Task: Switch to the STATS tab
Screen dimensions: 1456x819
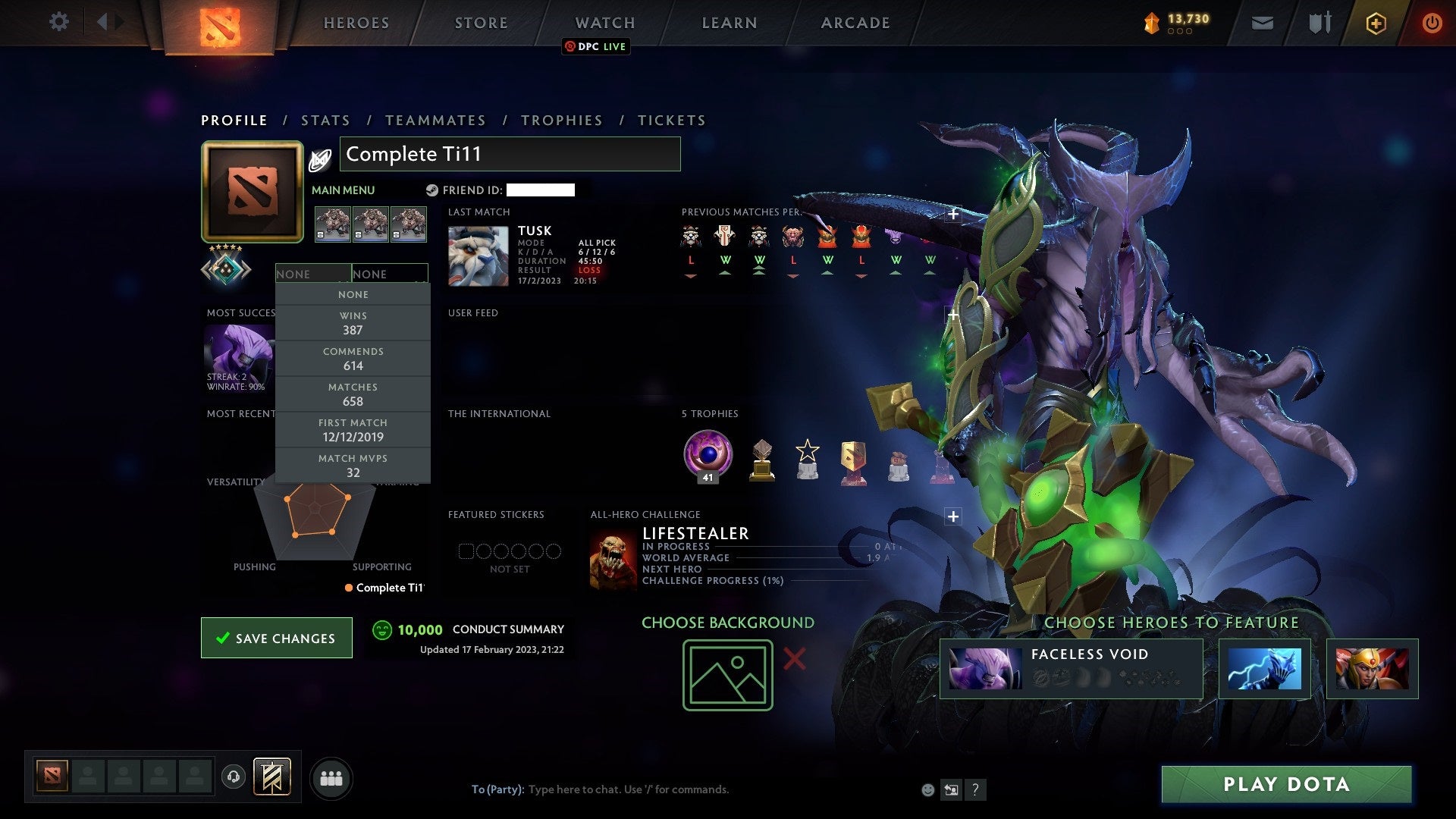Action: coord(325,120)
